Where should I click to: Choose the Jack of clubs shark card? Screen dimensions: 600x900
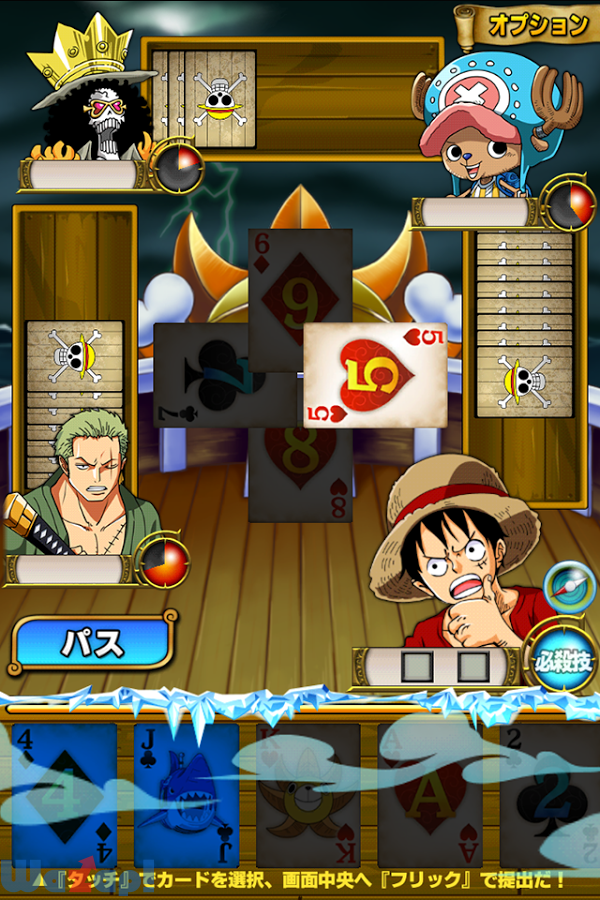187,795
